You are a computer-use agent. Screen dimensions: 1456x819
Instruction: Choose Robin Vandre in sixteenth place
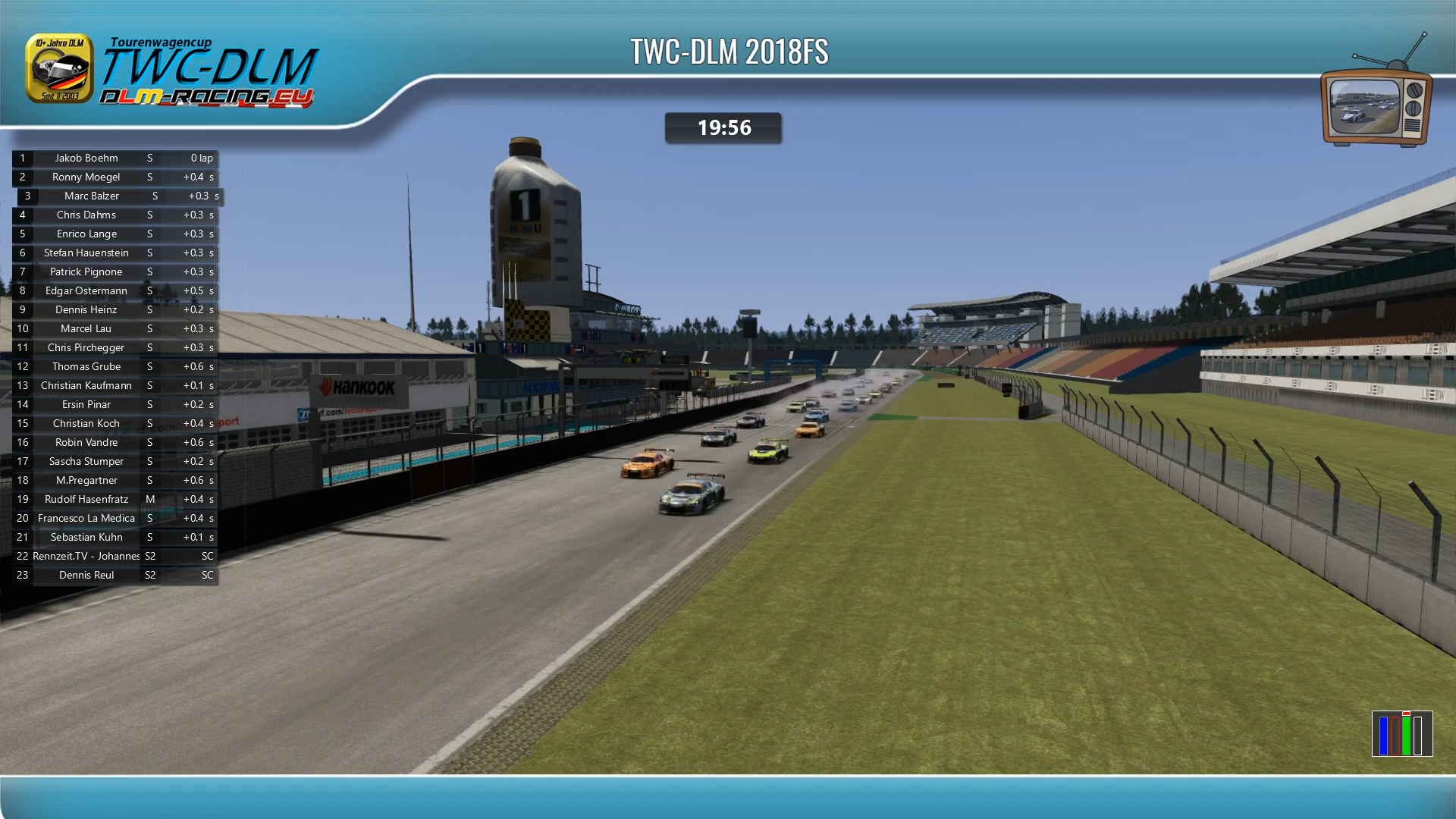86,443
